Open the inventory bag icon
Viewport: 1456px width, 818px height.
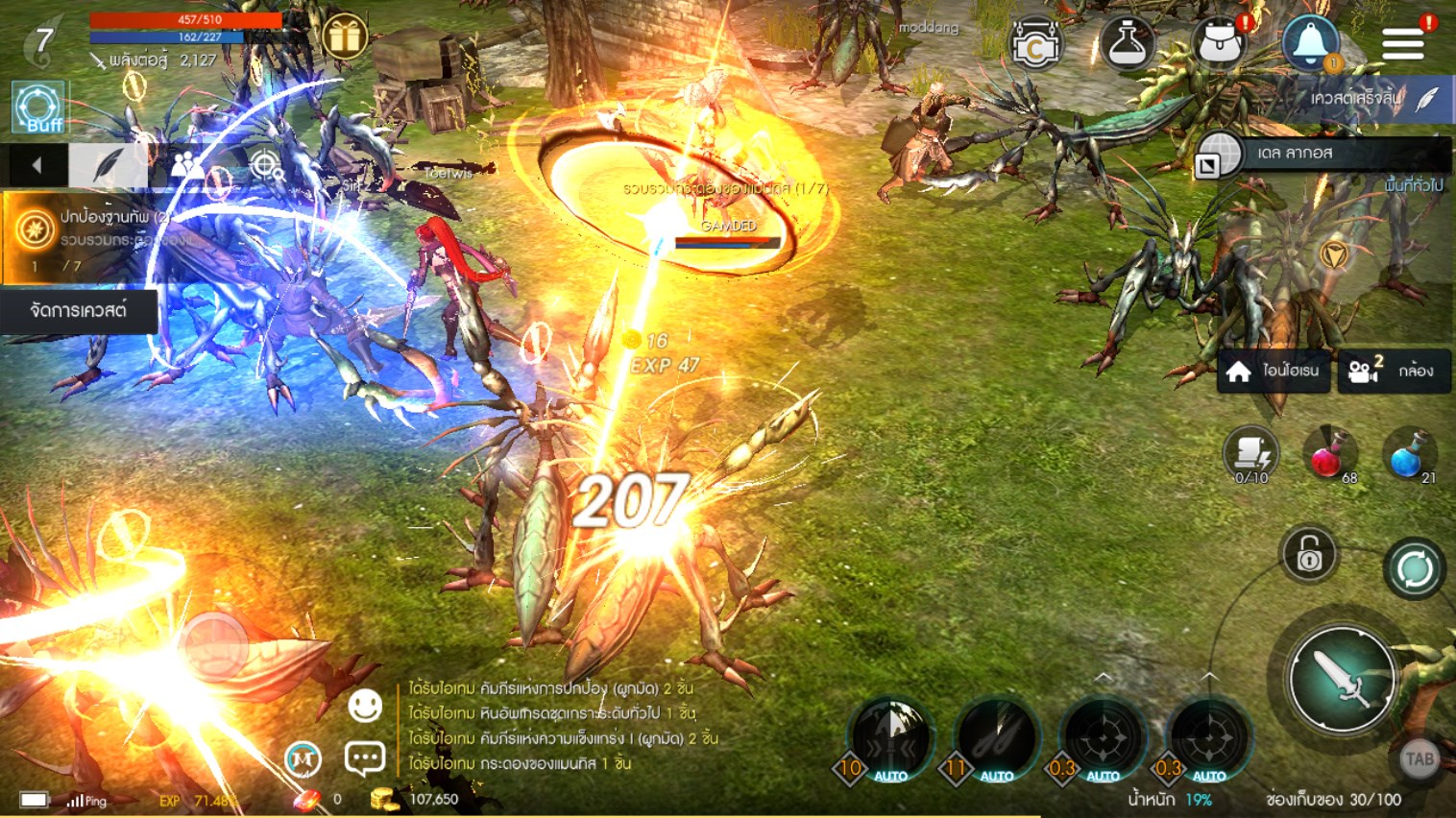[1219, 43]
